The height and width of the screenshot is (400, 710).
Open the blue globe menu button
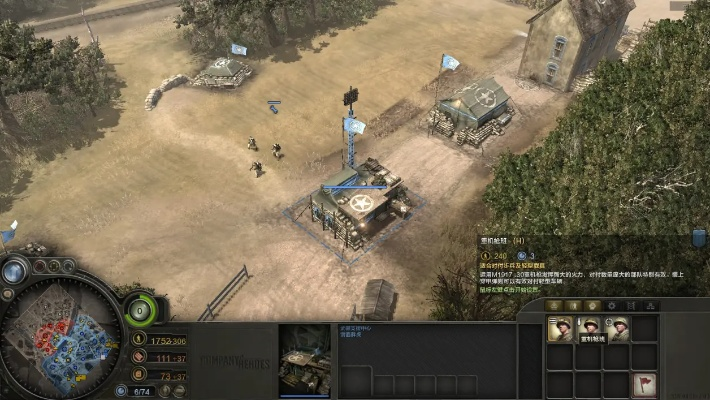point(15,271)
